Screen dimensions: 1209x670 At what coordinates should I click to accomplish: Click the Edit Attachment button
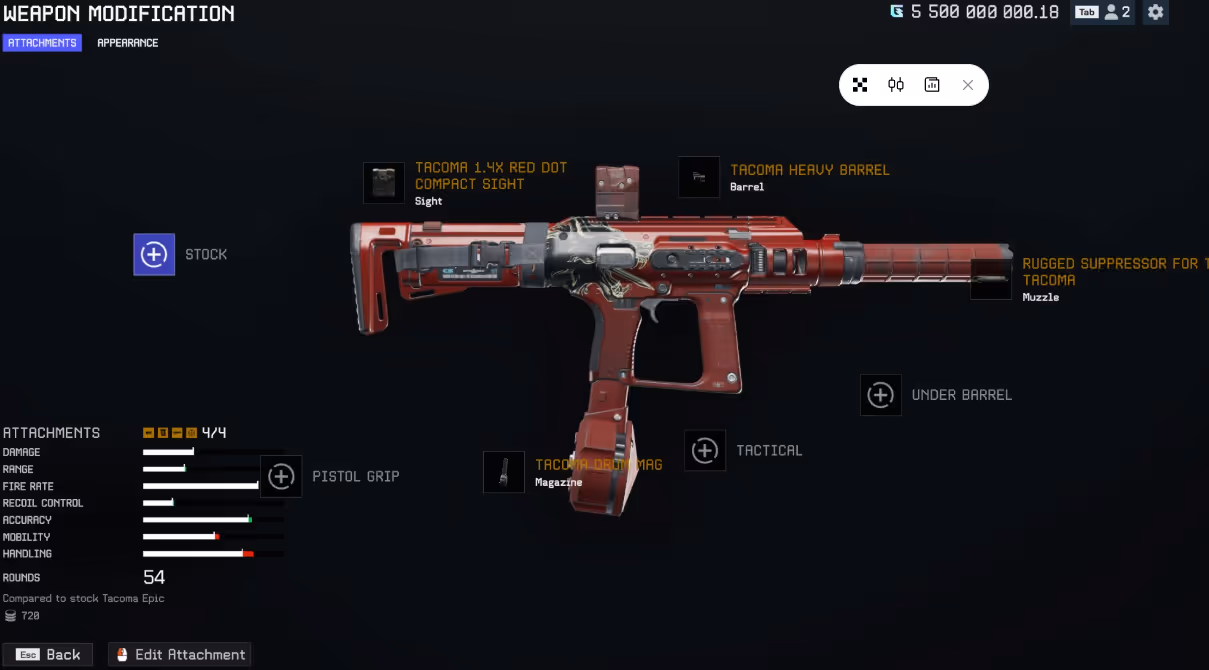(180, 655)
